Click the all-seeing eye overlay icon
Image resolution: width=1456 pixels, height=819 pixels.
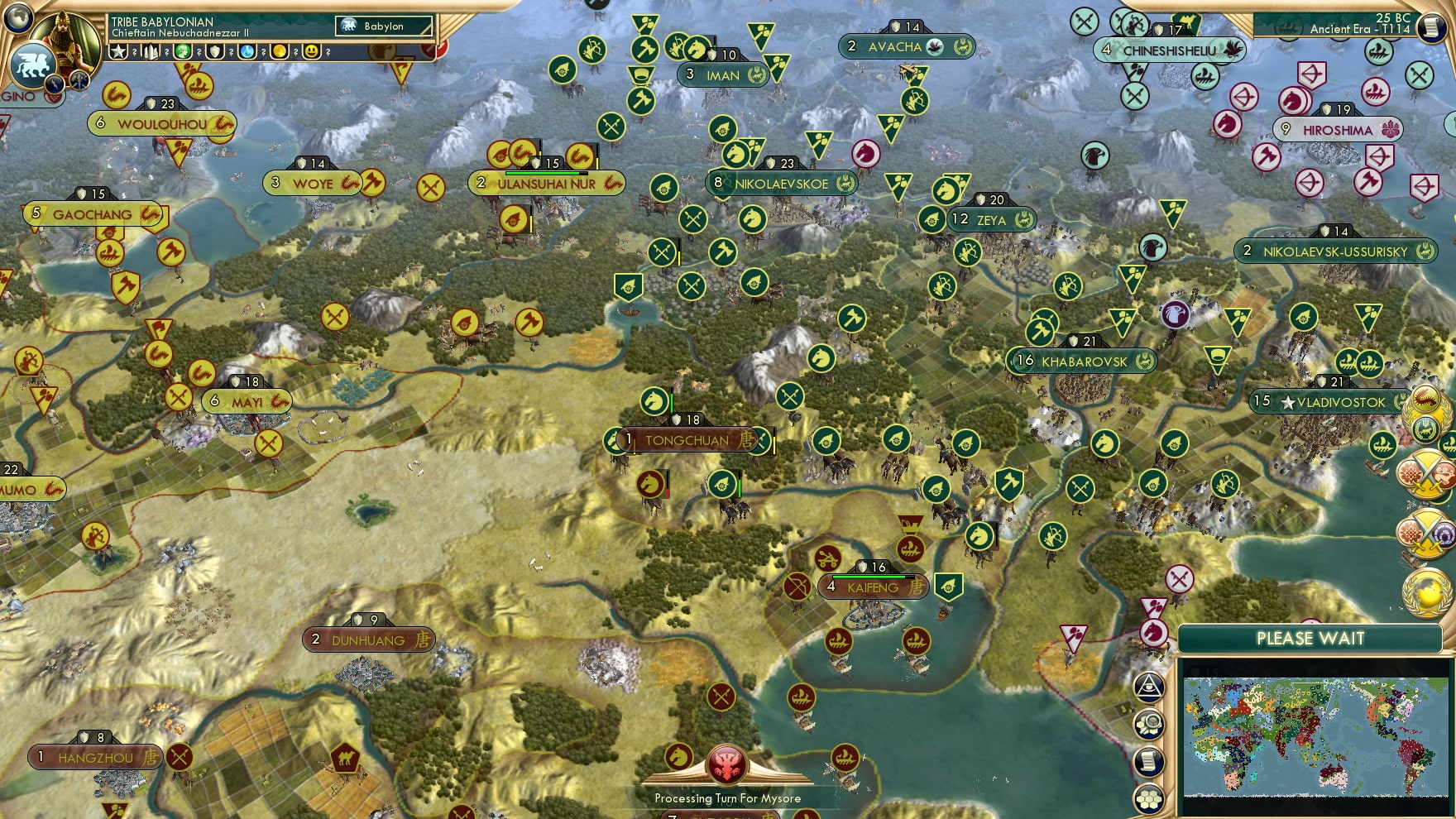[1149, 687]
